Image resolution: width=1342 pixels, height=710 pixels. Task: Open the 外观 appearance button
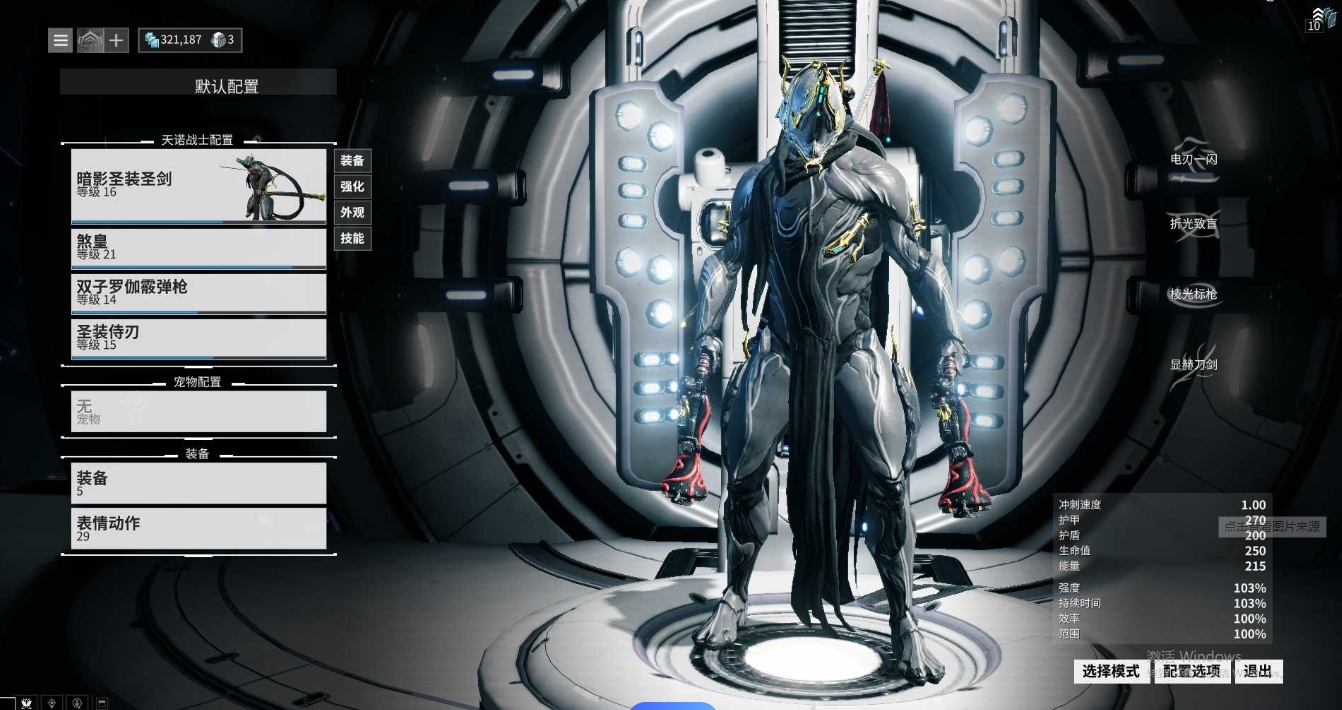point(352,212)
